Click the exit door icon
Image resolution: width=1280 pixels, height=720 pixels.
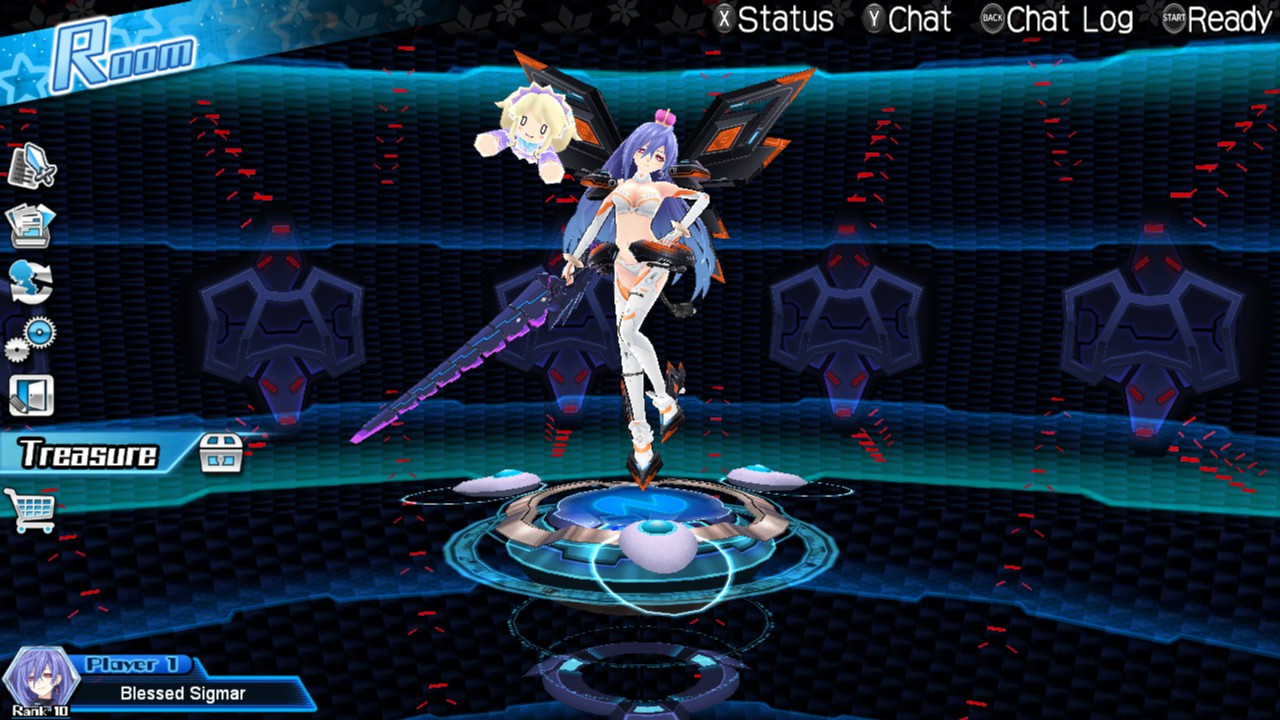tap(32, 394)
